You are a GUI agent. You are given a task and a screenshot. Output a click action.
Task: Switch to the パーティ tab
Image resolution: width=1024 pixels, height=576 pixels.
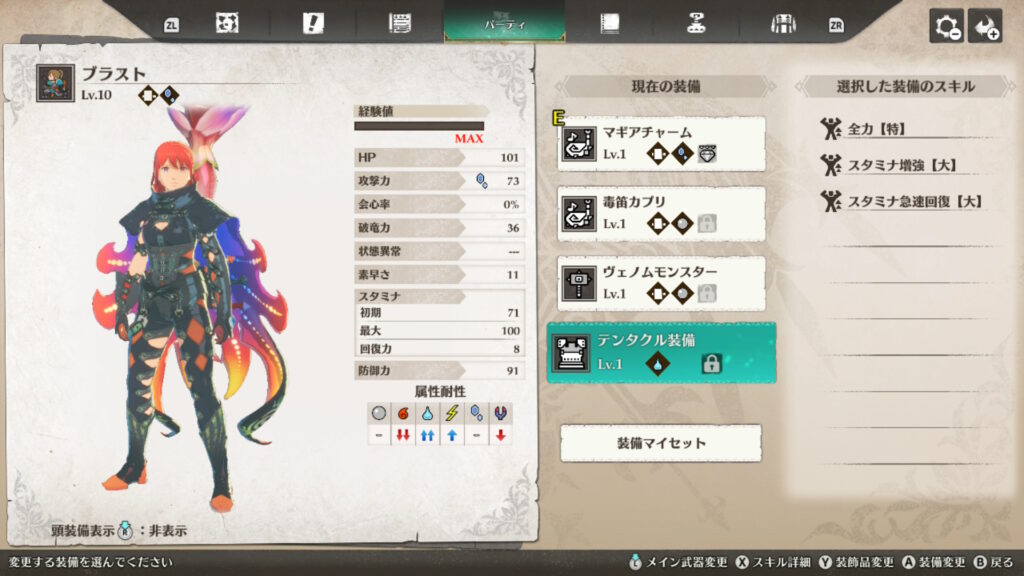504,23
